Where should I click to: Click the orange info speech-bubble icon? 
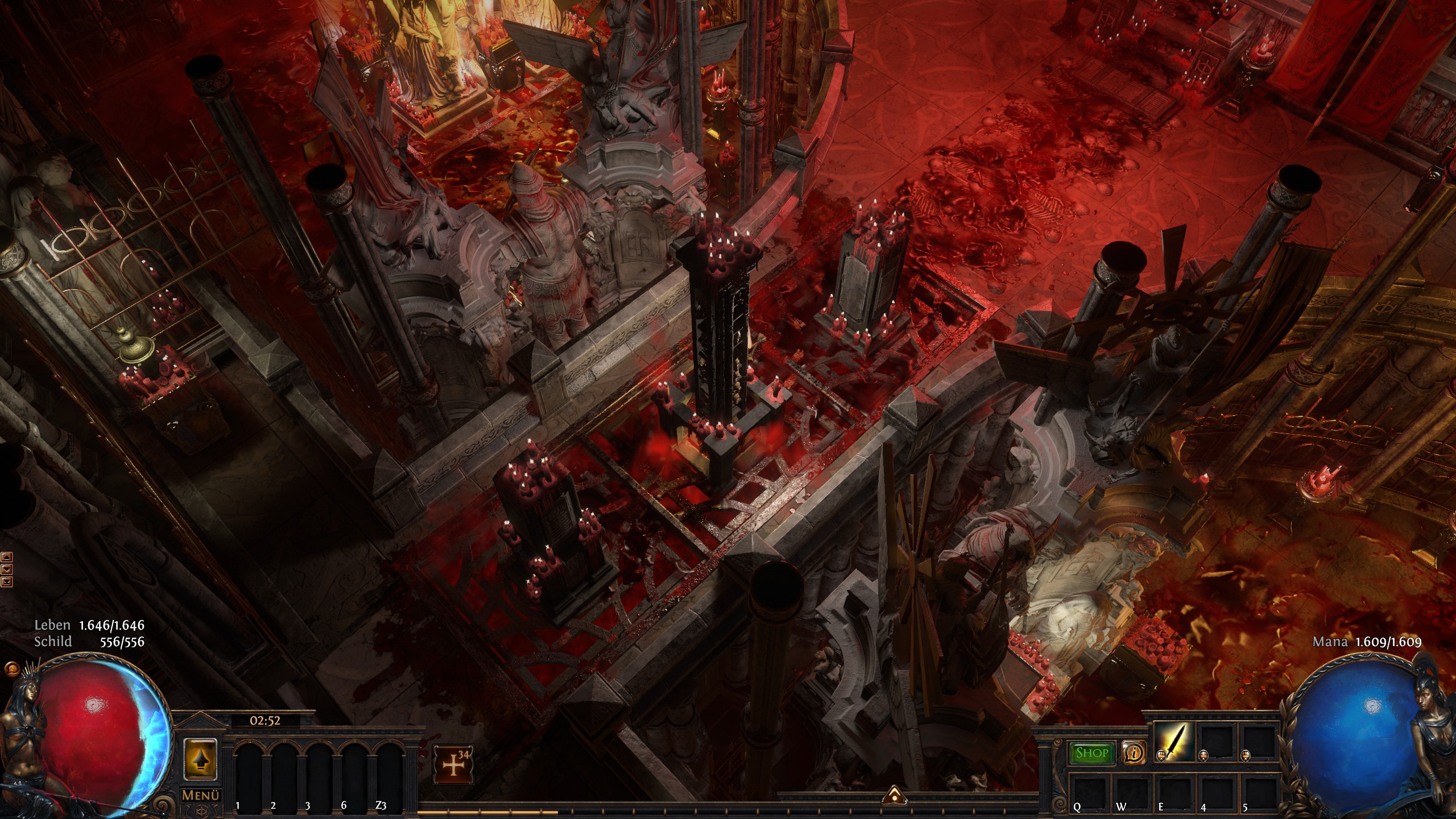[1134, 753]
